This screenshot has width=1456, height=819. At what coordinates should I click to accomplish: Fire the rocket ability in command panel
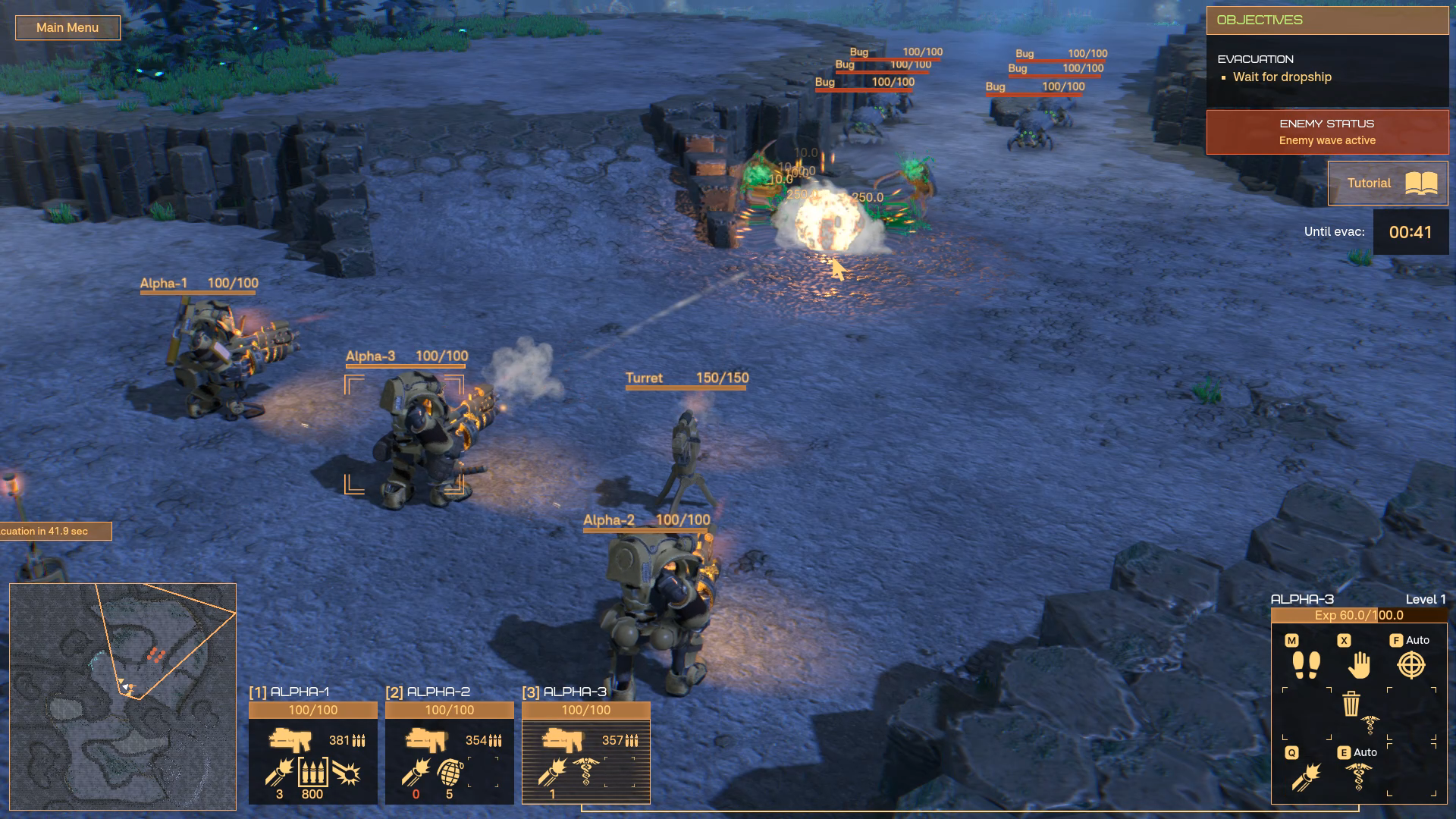tap(1306, 777)
